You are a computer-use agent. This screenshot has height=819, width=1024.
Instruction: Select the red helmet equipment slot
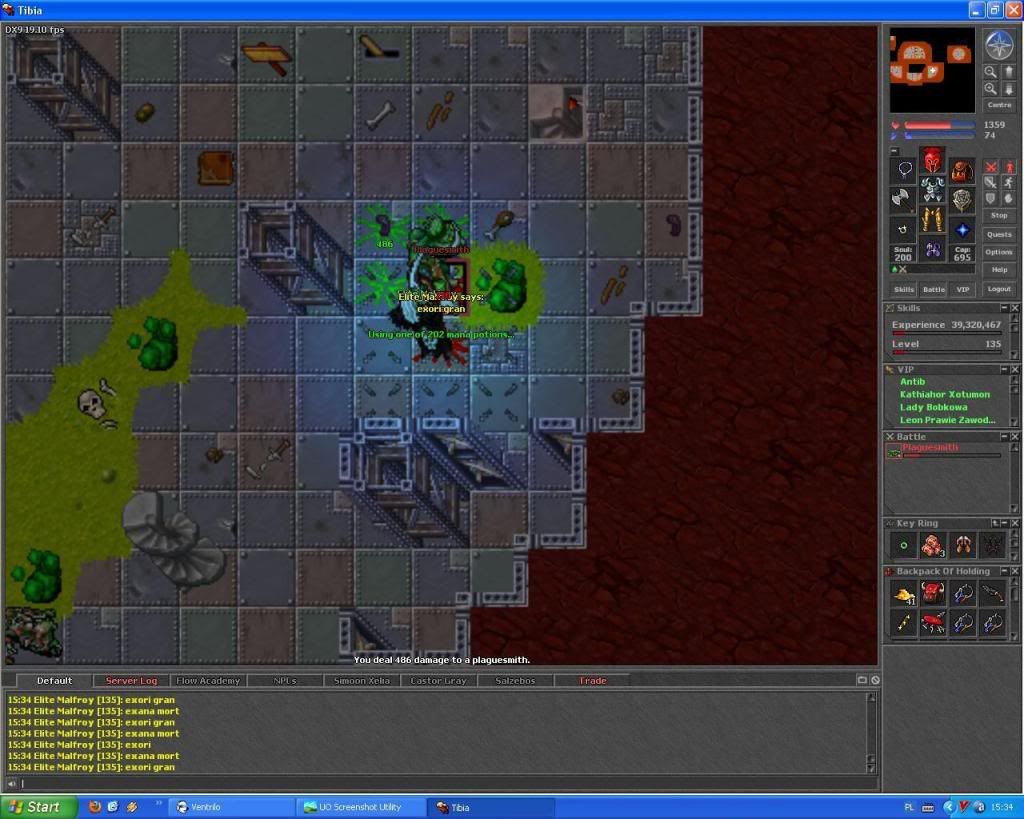(x=932, y=160)
